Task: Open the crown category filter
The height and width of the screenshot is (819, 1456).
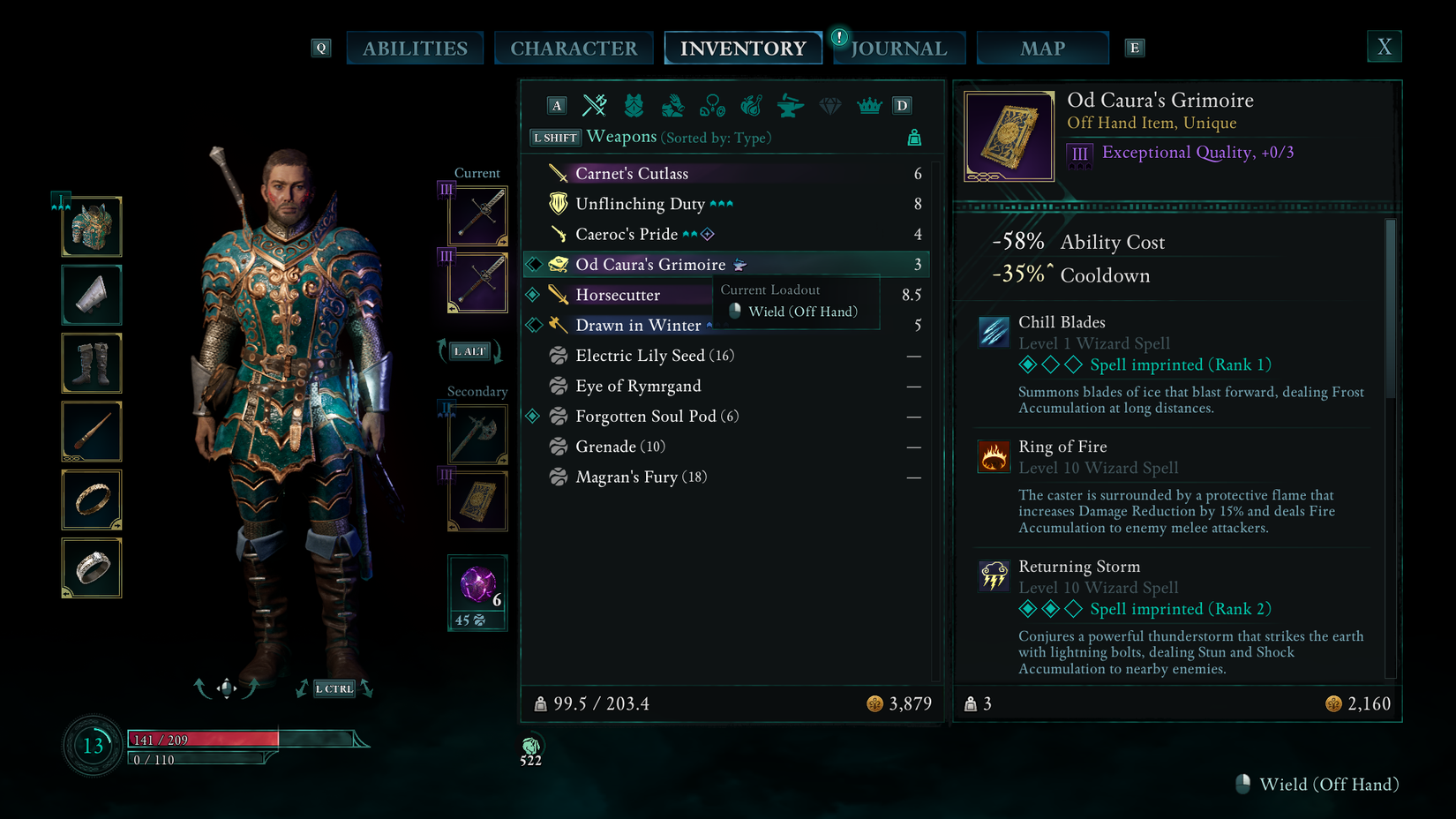Action: (869, 106)
